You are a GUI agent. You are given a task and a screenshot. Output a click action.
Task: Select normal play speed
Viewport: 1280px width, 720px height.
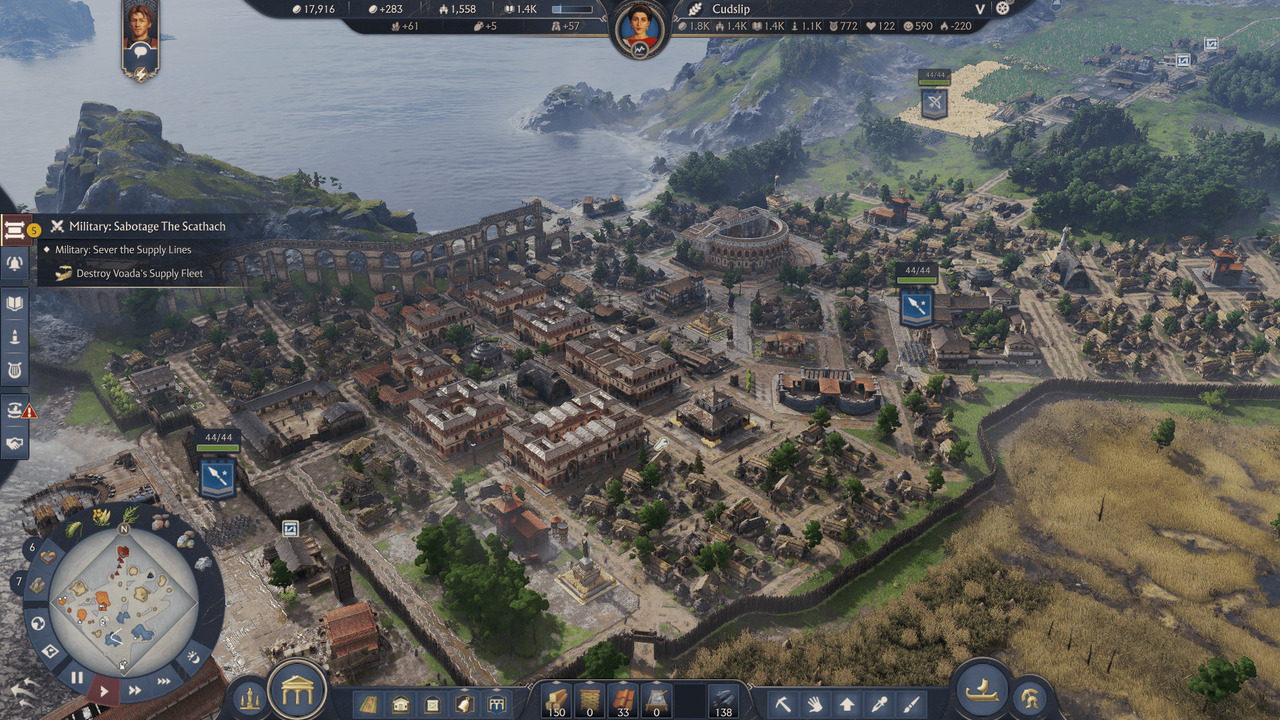[x=104, y=690]
